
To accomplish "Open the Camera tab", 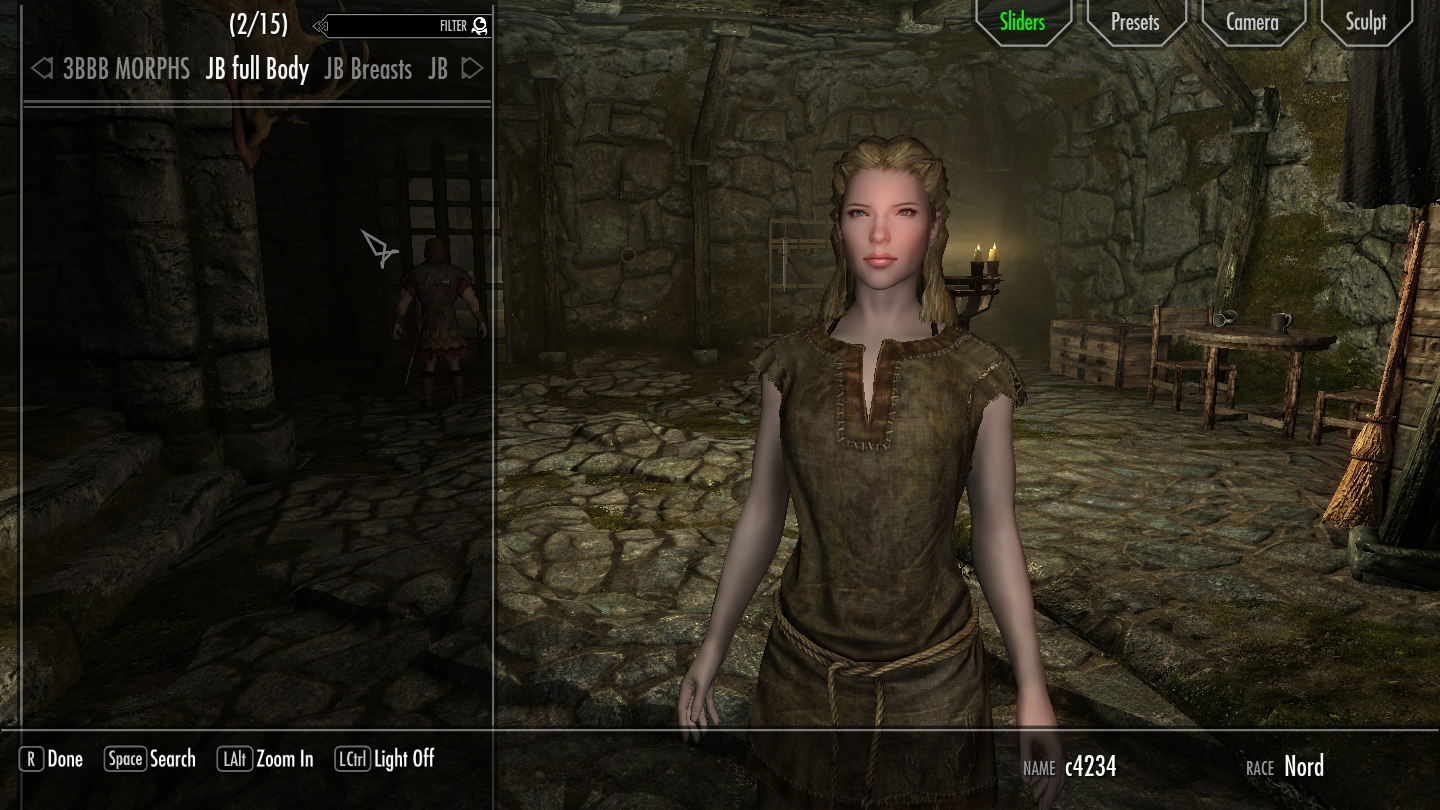I will point(1252,21).
